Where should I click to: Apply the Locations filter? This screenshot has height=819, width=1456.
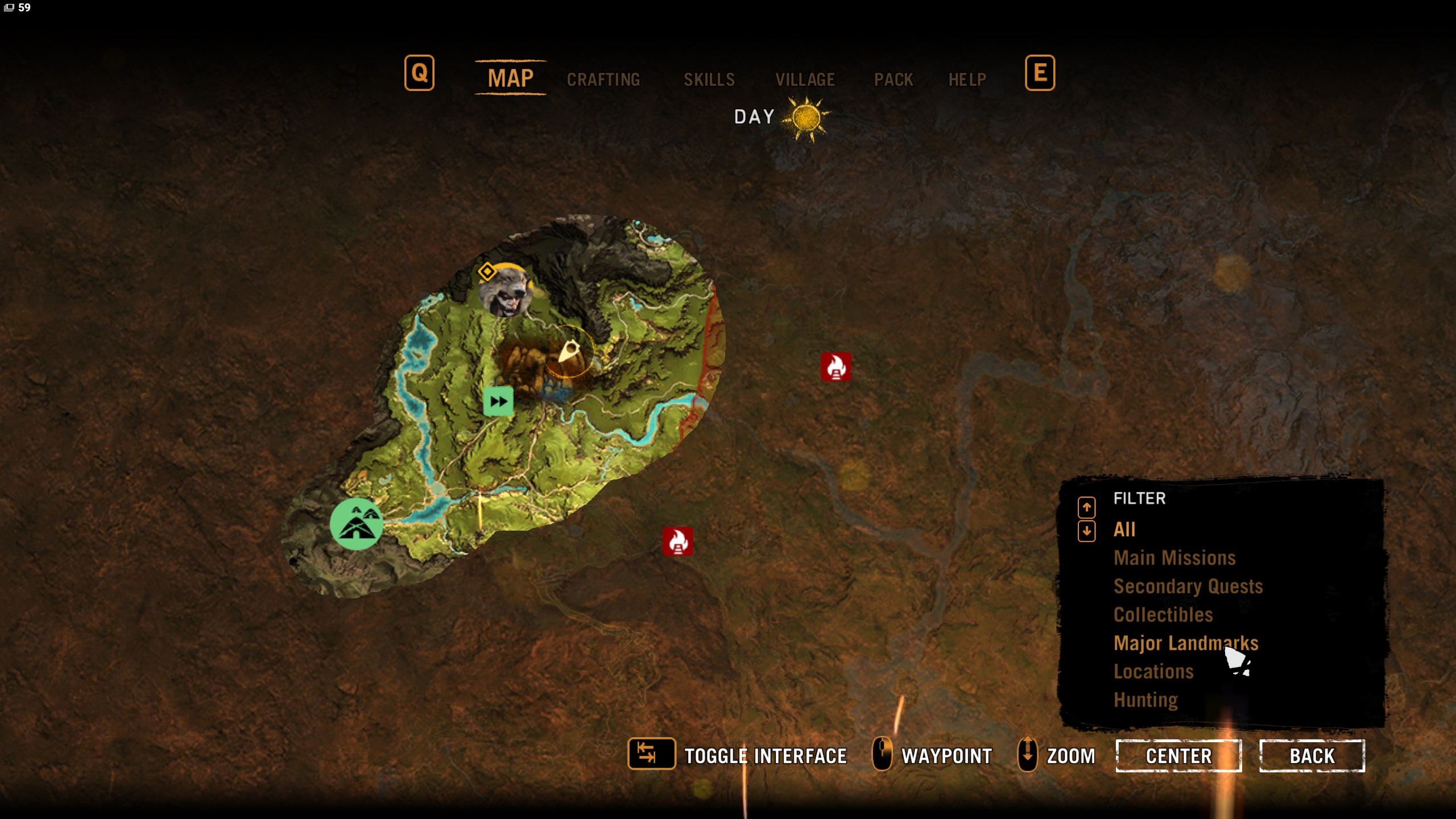[x=1153, y=672]
